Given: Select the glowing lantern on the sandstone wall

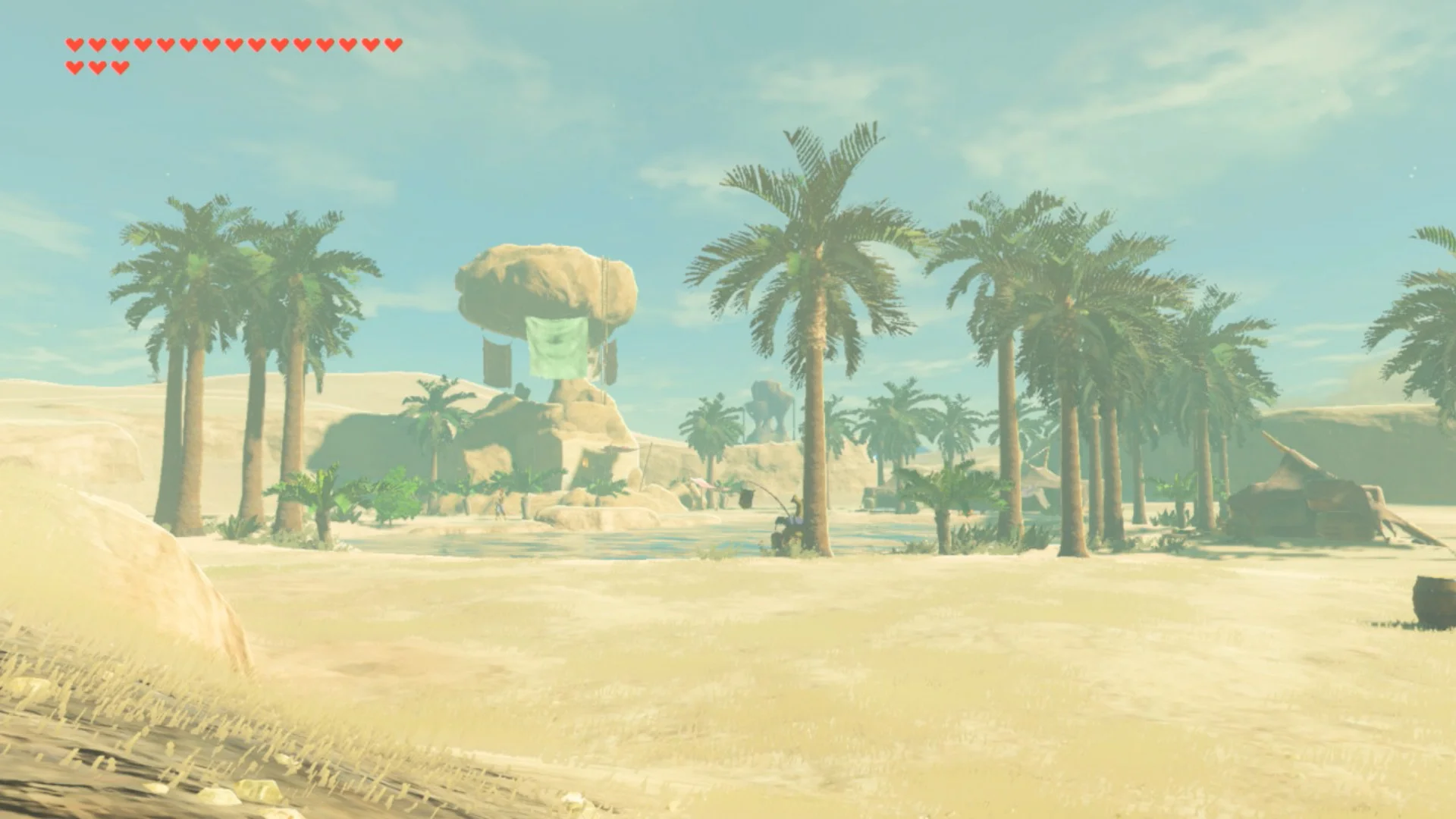Looking at the screenshot, I should [x=585, y=463].
